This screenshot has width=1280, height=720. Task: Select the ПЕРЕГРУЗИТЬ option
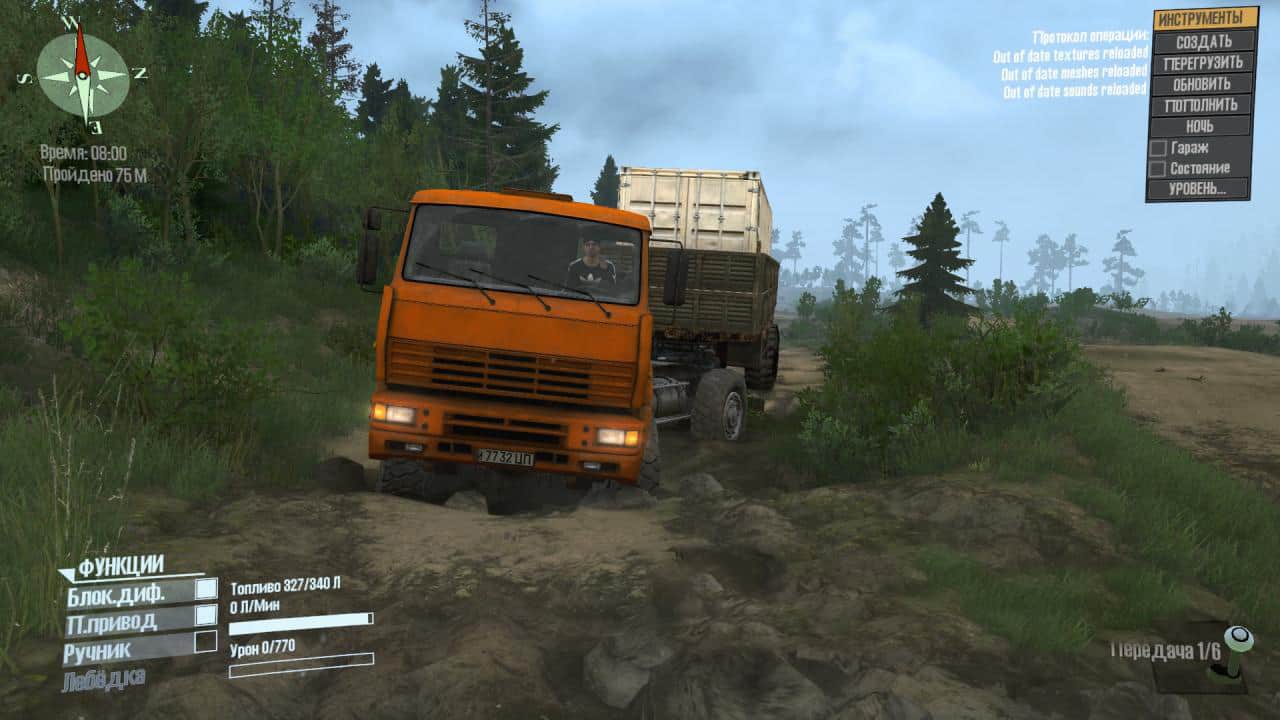[x=1202, y=62]
